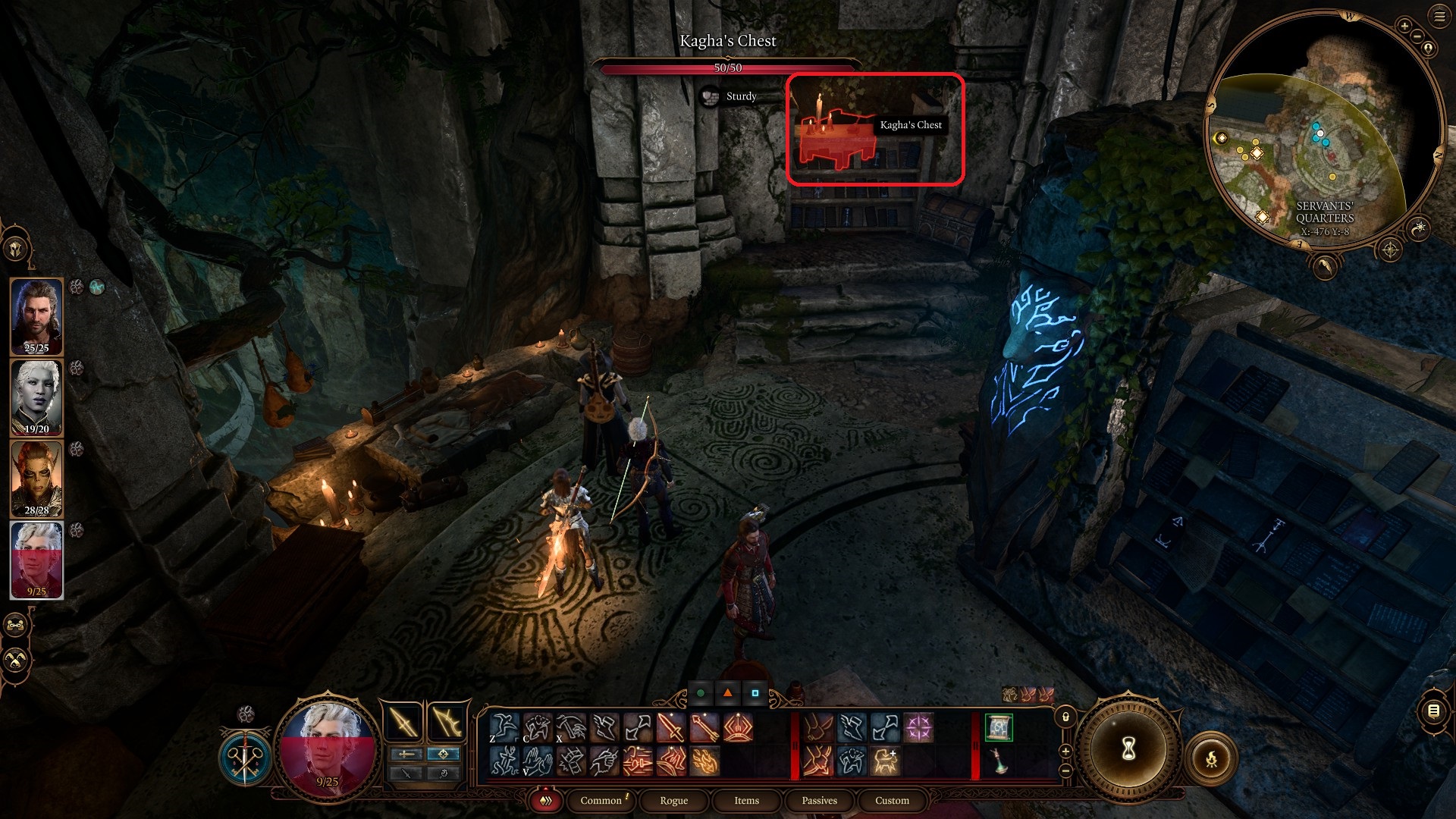Open the Items hotbar tab
This screenshot has width=1456, height=819.
pos(746,801)
